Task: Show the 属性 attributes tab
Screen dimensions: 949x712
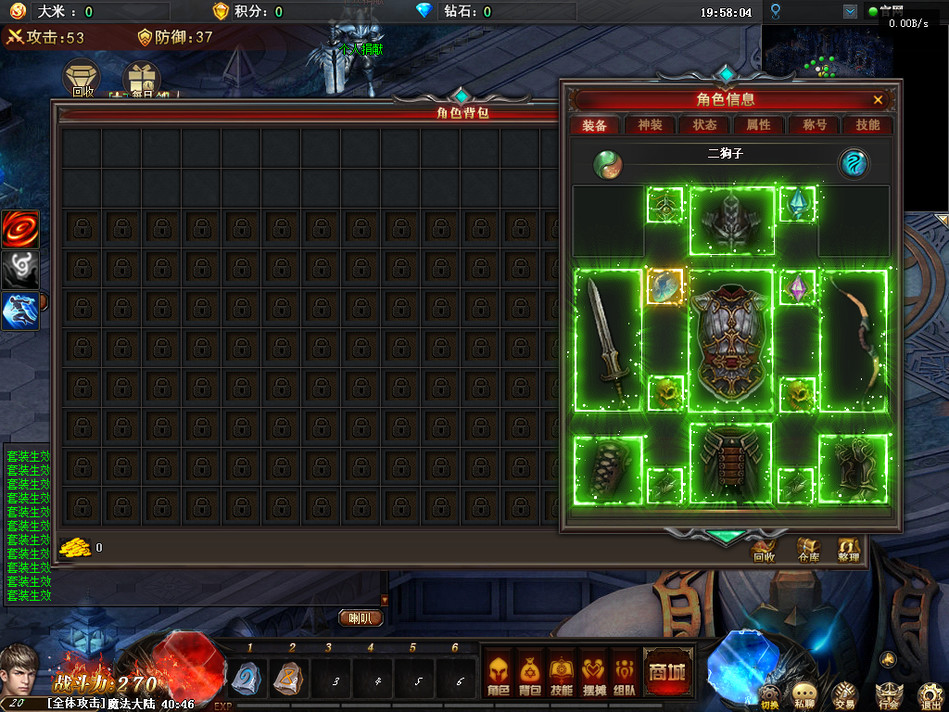Action: click(x=759, y=125)
